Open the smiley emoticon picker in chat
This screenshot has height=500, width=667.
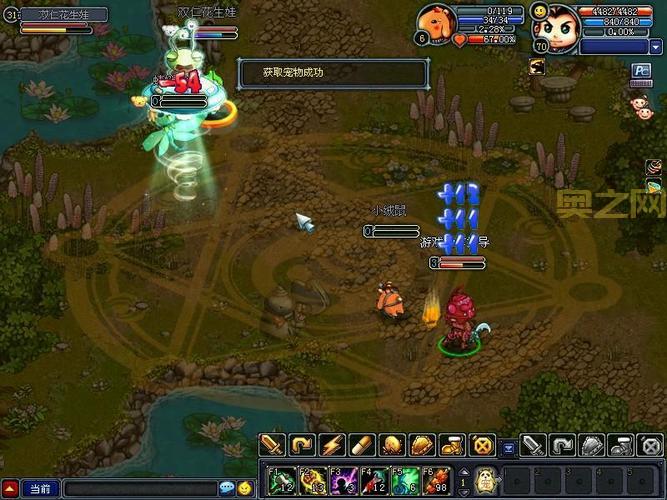point(243,489)
